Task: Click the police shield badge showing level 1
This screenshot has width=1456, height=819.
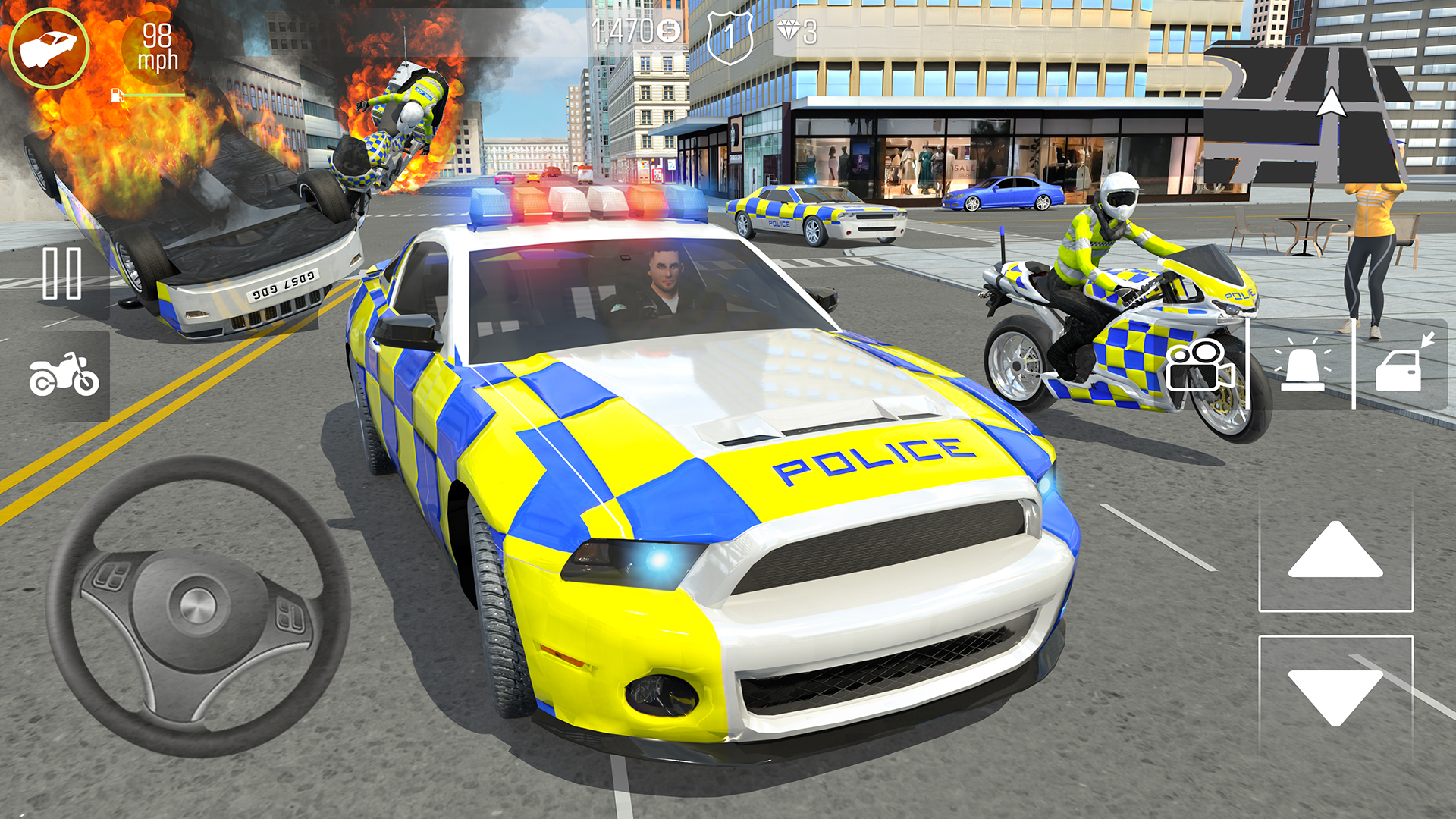Action: pyautogui.click(x=729, y=32)
